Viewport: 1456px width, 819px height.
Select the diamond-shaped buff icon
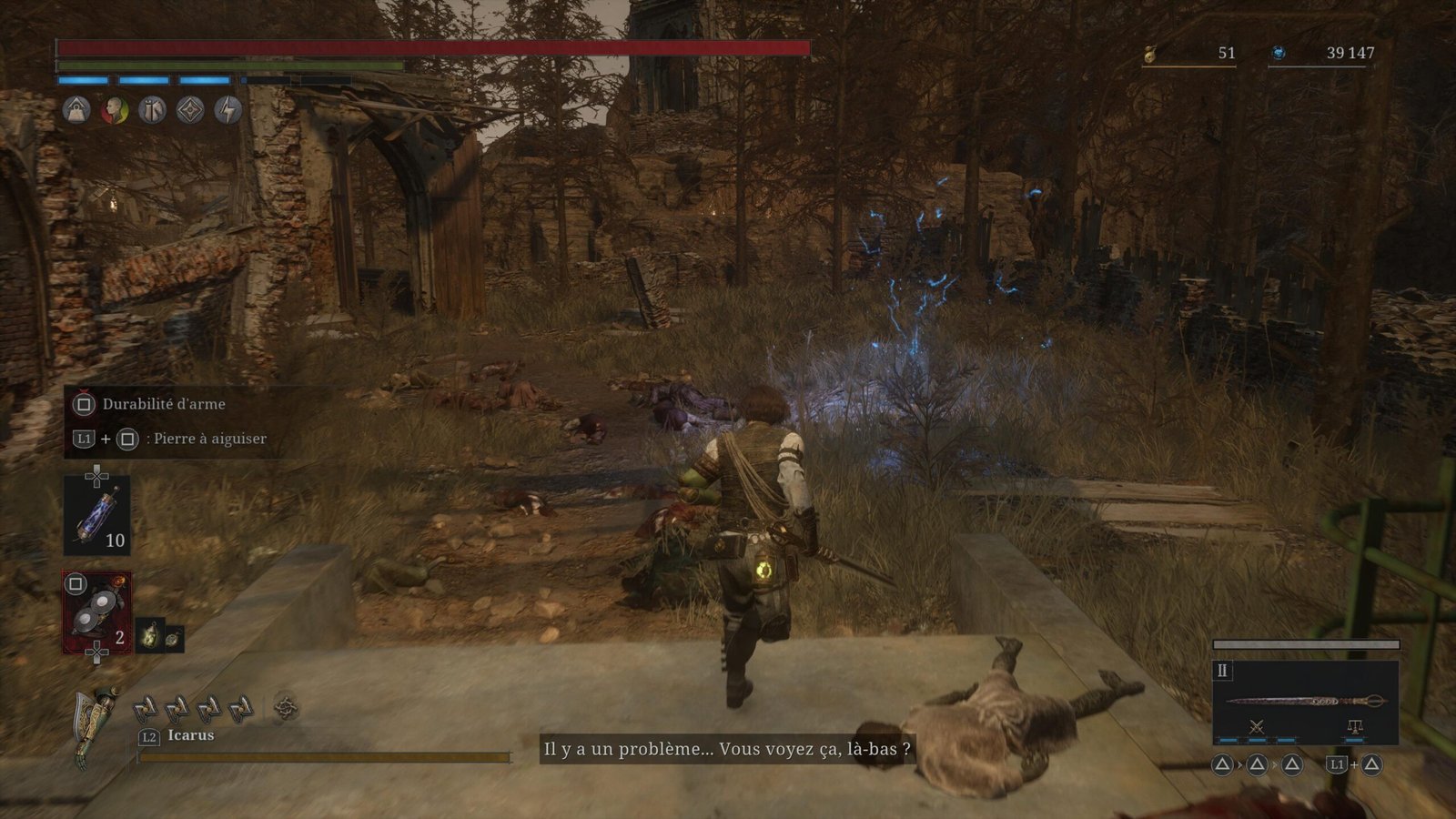190,111
